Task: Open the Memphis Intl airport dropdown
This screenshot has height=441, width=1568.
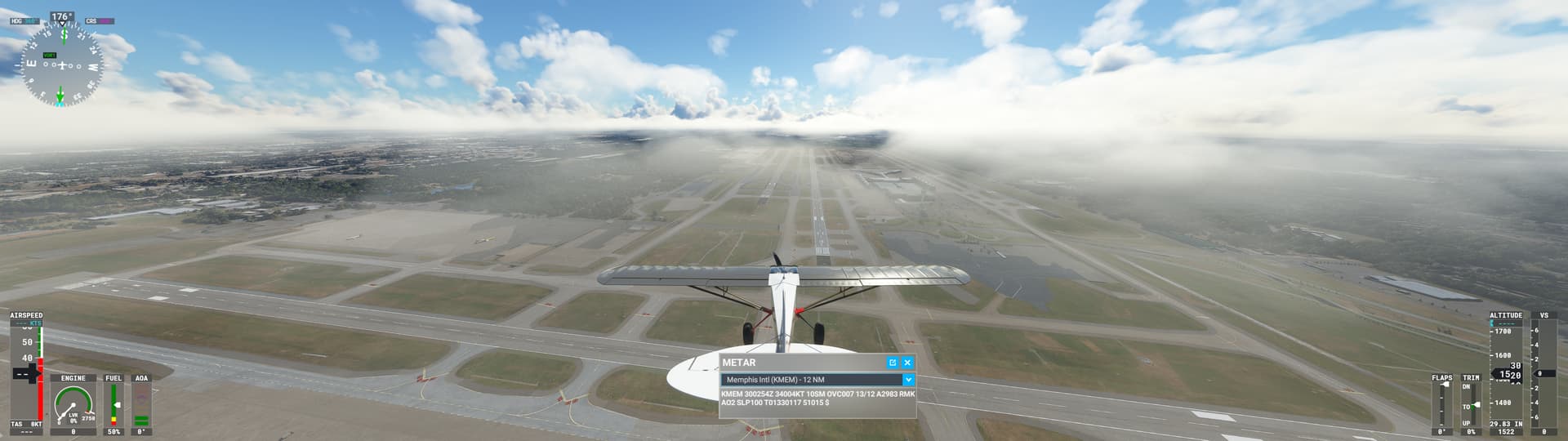Action: (907, 380)
